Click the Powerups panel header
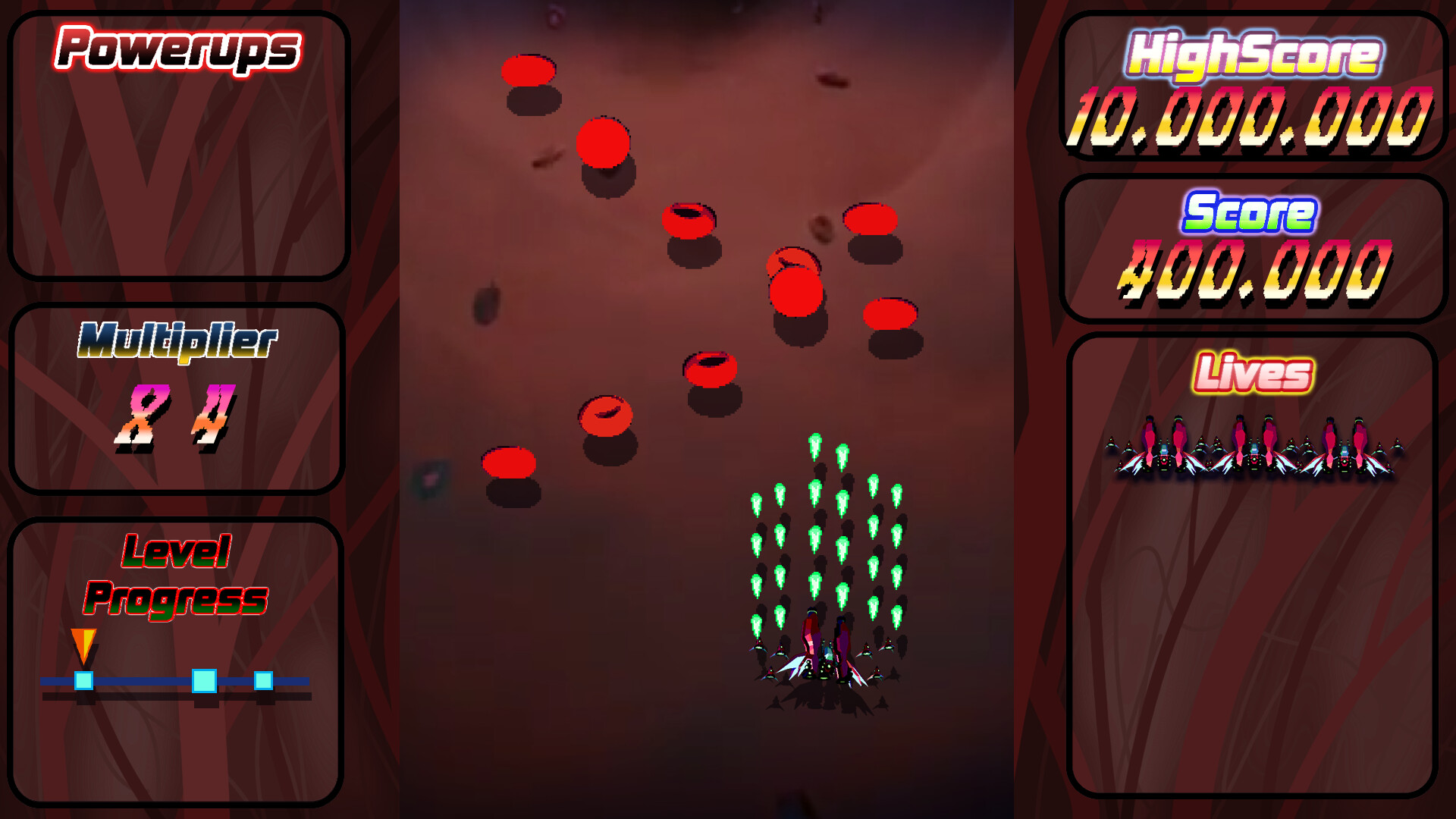 click(177, 47)
